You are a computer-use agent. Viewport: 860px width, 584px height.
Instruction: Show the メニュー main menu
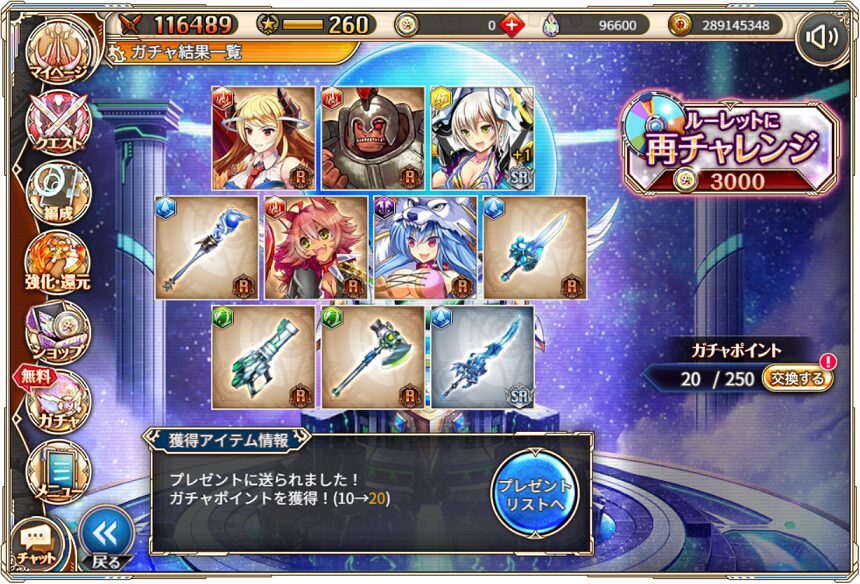(57, 470)
